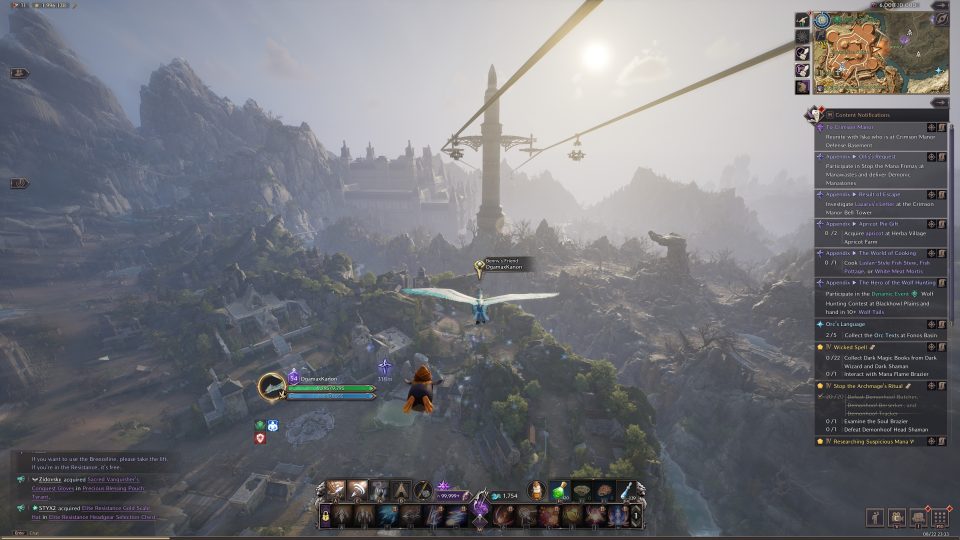Viewport: 960px width, 540px height.
Task: Select the DpamasKanon party member portrait
Action: coord(271,386)
